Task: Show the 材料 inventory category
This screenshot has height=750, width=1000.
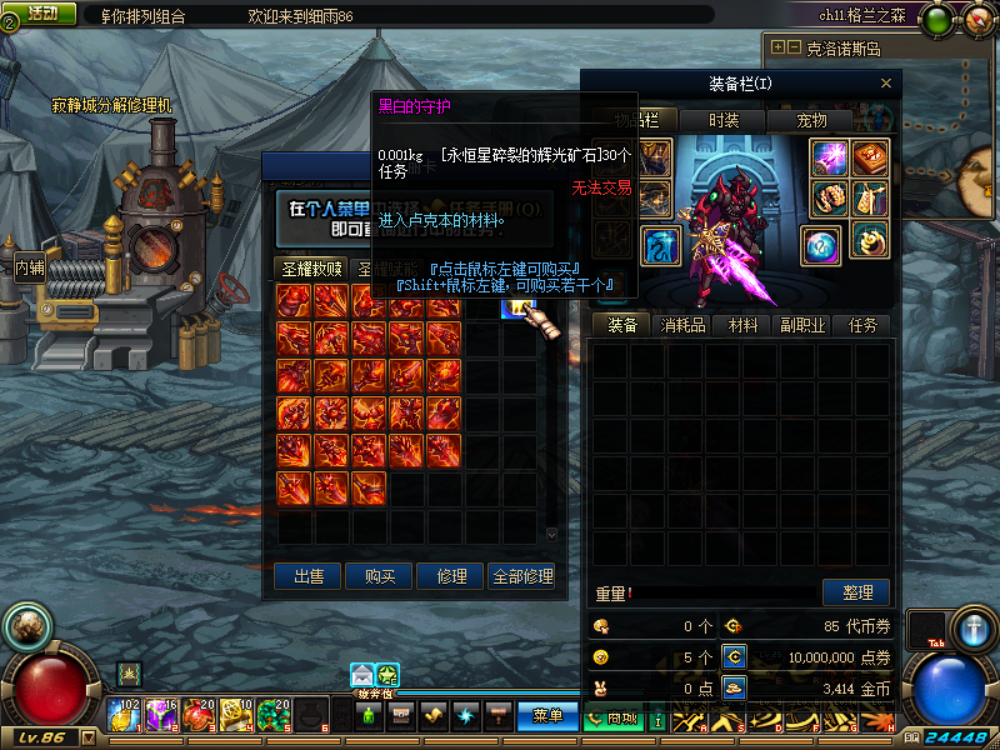Action: [743, 325]
